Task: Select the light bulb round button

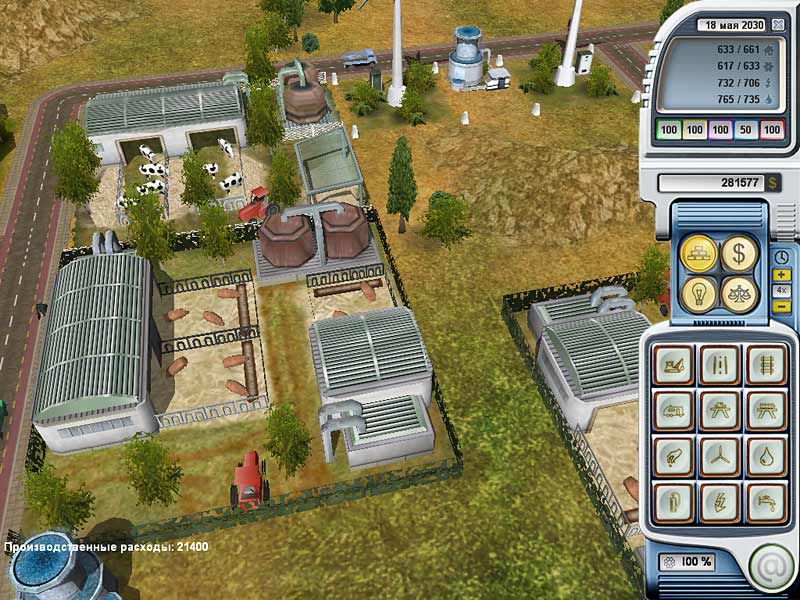Action: pyautogui.click(x=699, y=293)
